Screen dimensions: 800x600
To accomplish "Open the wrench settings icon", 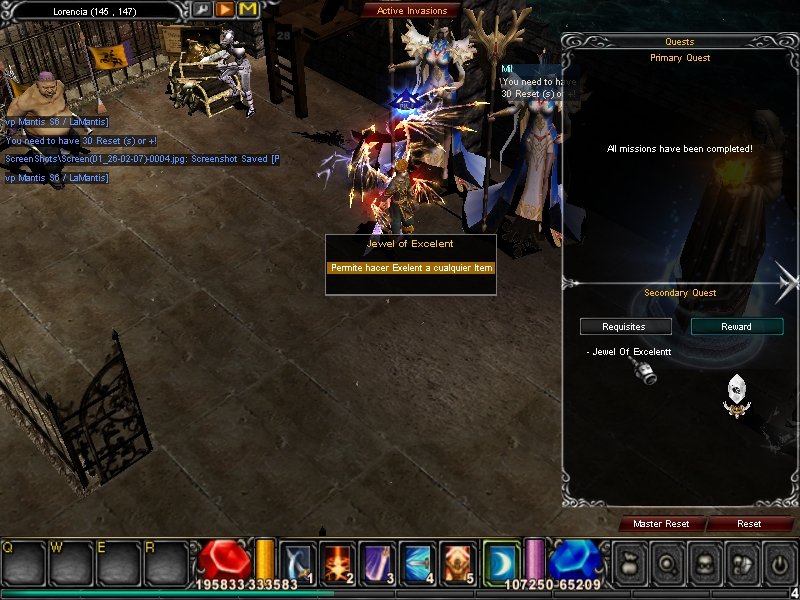I will (201, 10).
